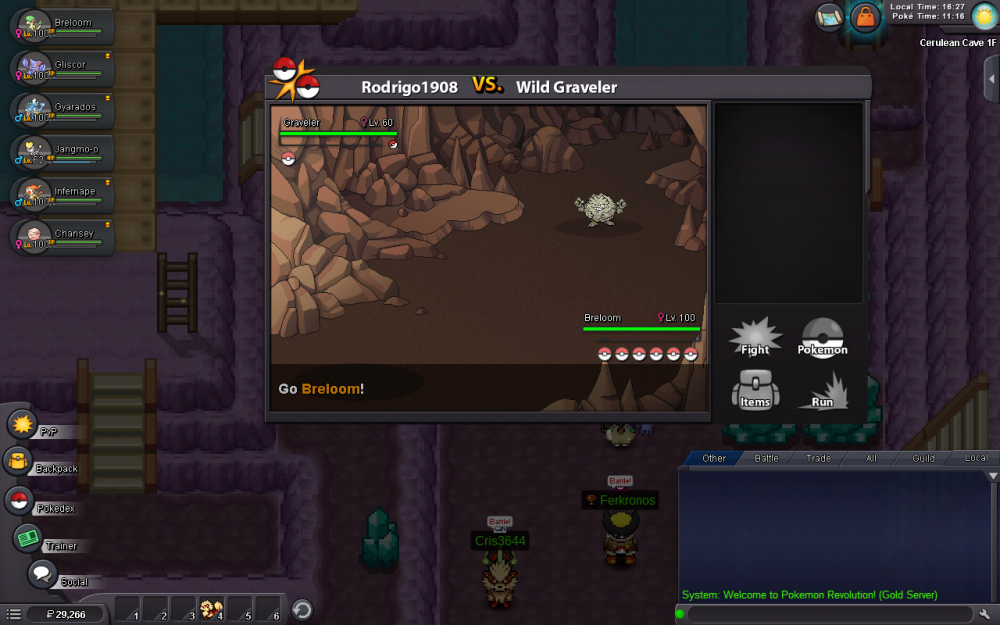Choose Fight in the battle menu

pyautogui.click(x=755, y=337)
